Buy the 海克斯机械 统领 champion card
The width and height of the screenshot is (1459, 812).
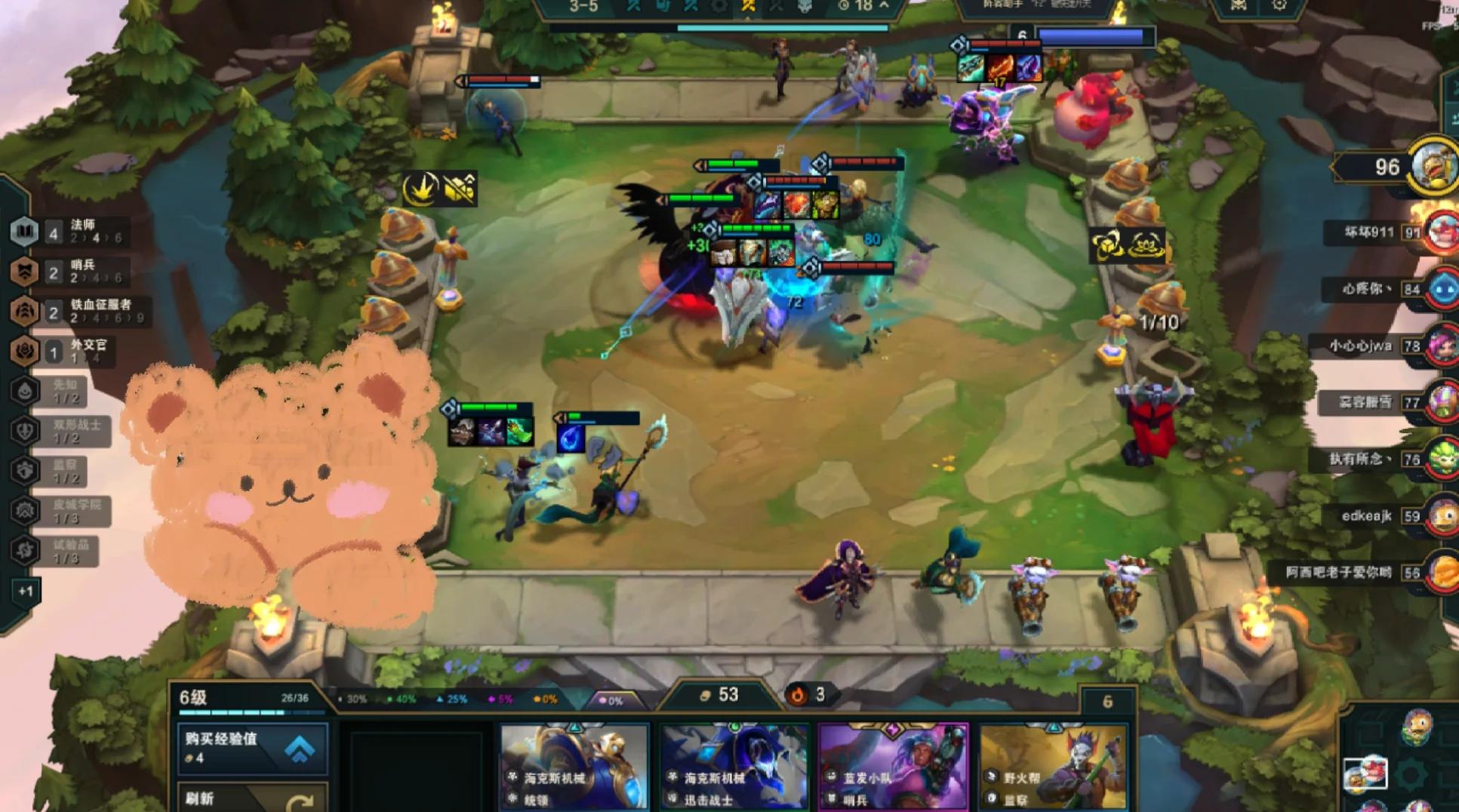(574, 766)
